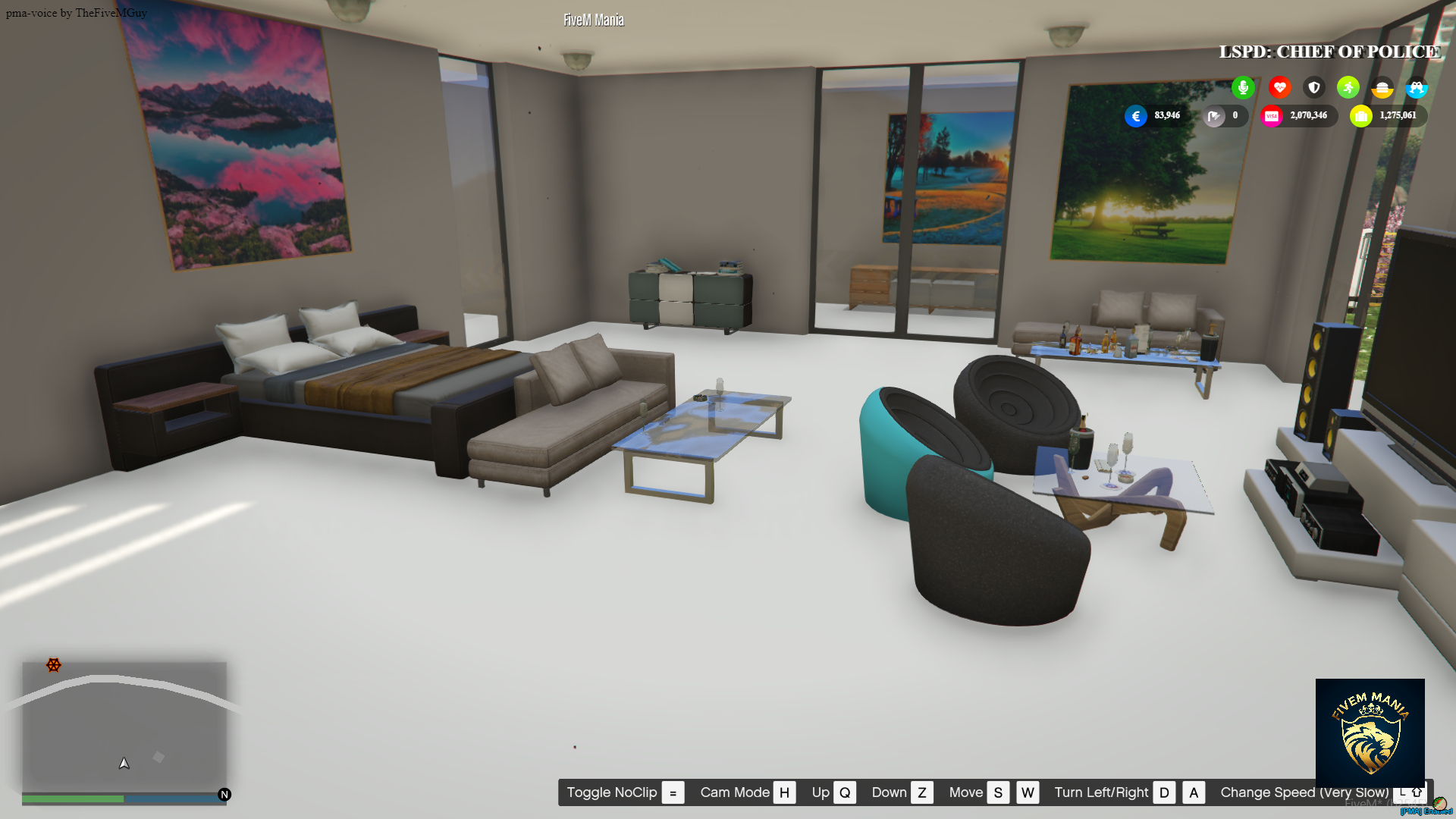Viewport: 1456px width, 819px height.
Task: Click the pma-voice by TheFiveMGuy label
Action: [76, 12]
